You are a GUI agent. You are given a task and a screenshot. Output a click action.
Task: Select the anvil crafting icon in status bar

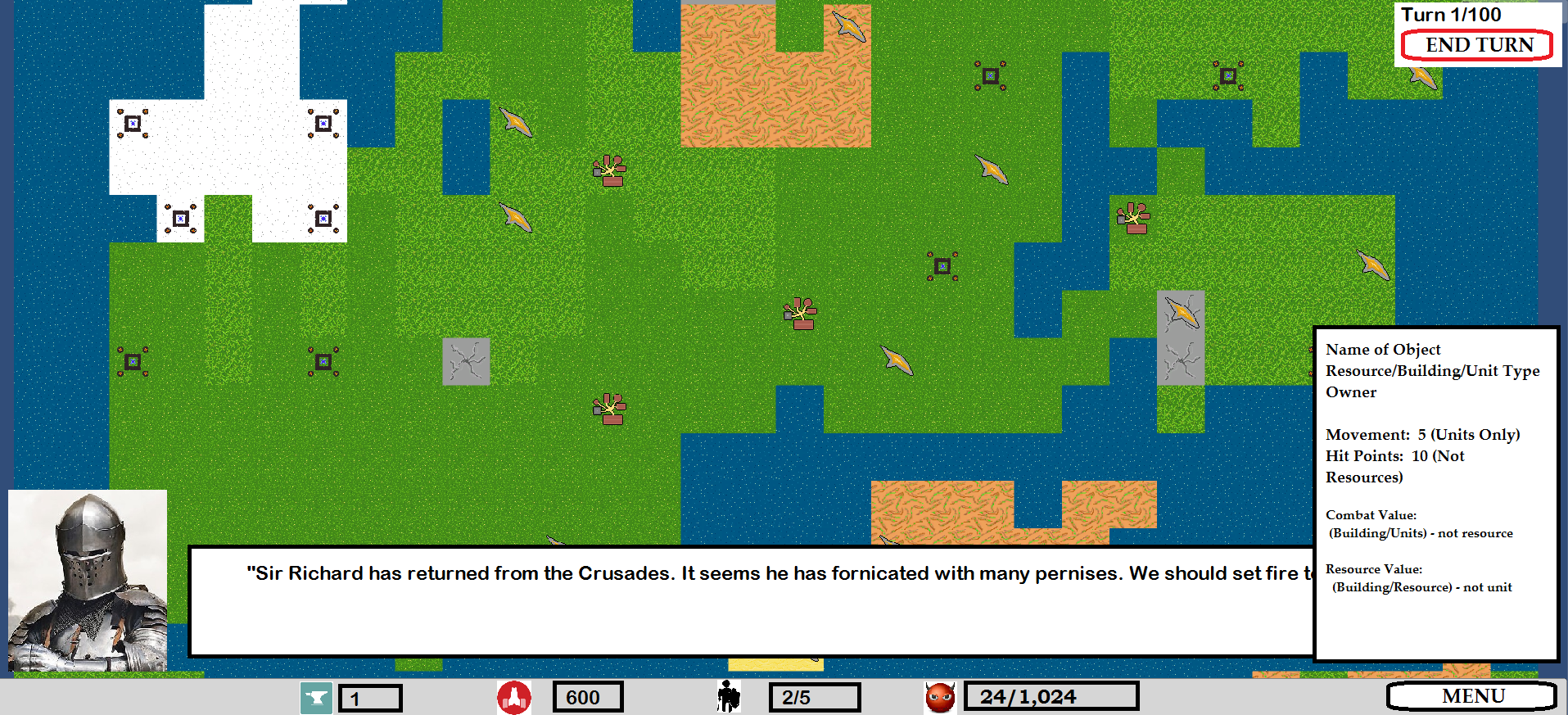318,699
